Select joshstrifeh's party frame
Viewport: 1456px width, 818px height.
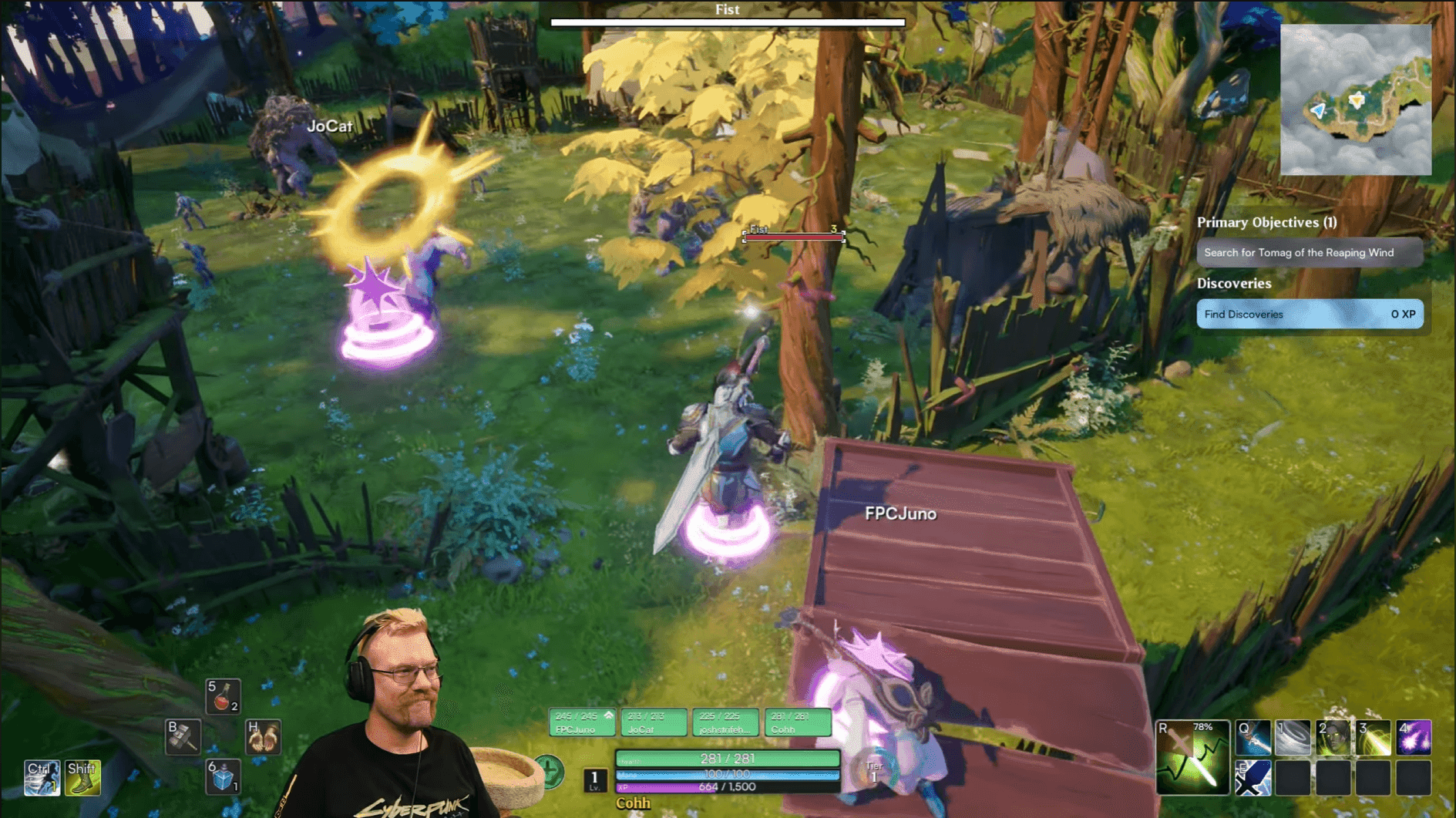[x=725, y=722]
